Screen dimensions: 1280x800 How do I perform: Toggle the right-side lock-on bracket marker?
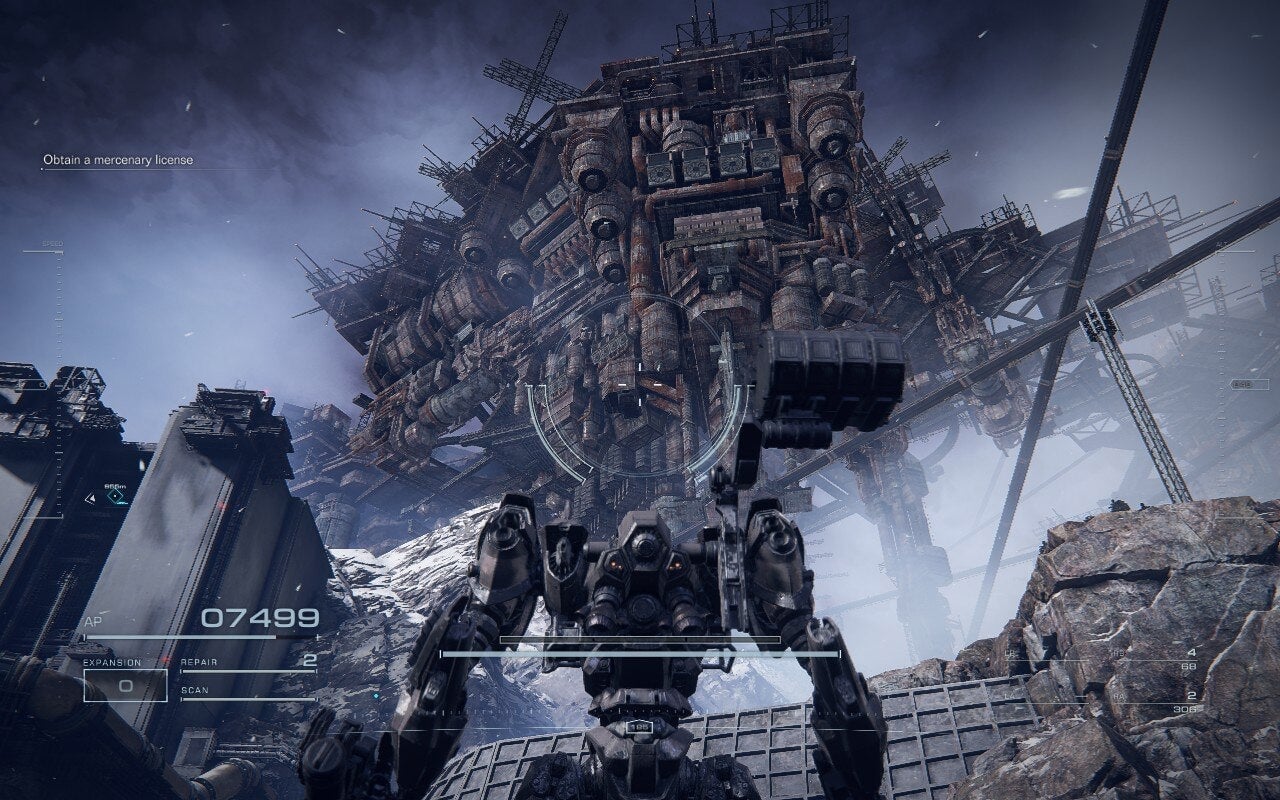pyautogui.click(x=1250, y=385)
